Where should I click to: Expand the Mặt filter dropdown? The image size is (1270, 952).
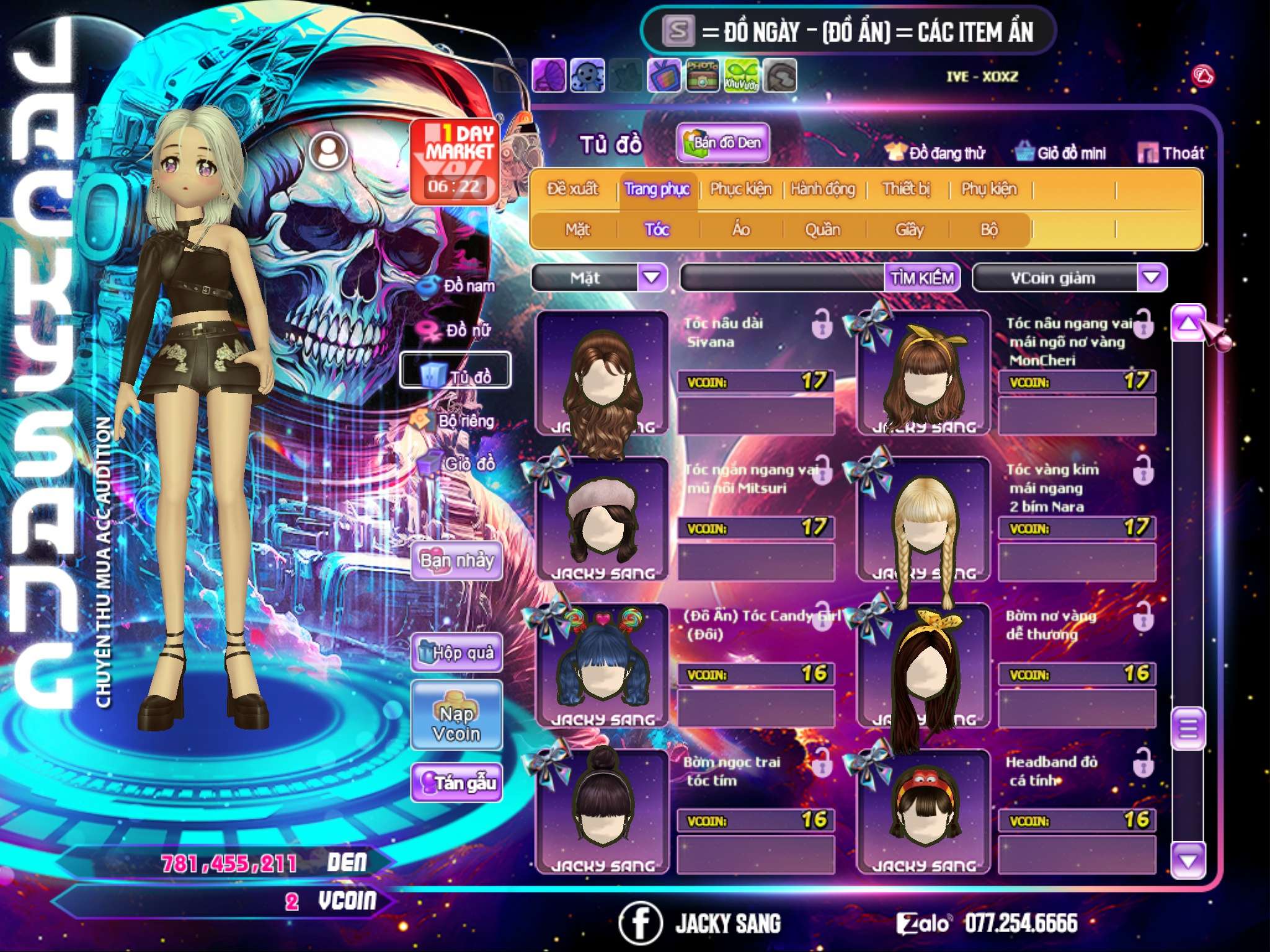651,277
